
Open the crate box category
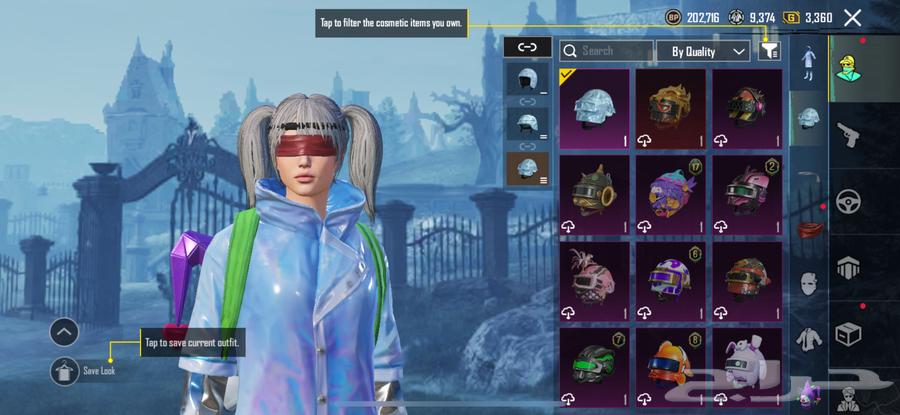click(x=848, y=334)
